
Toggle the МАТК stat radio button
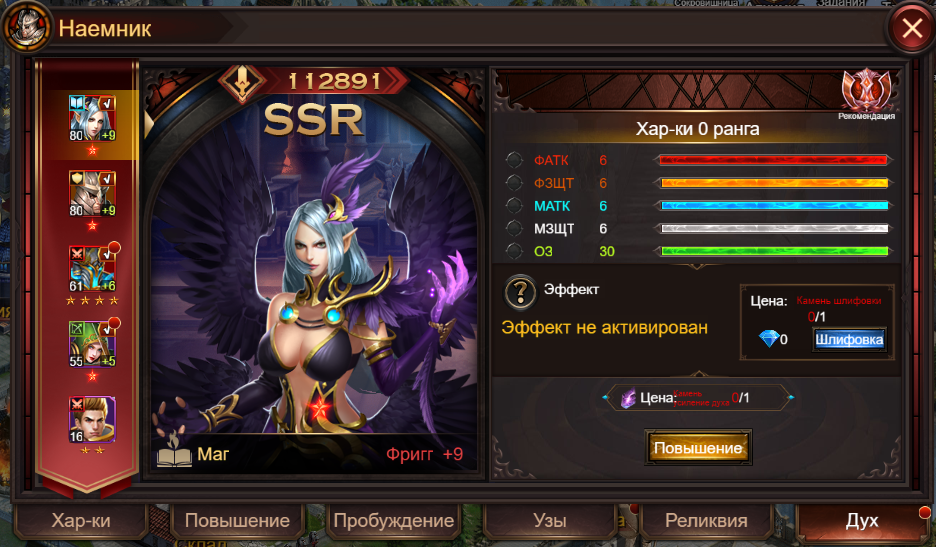pos(514,205)
